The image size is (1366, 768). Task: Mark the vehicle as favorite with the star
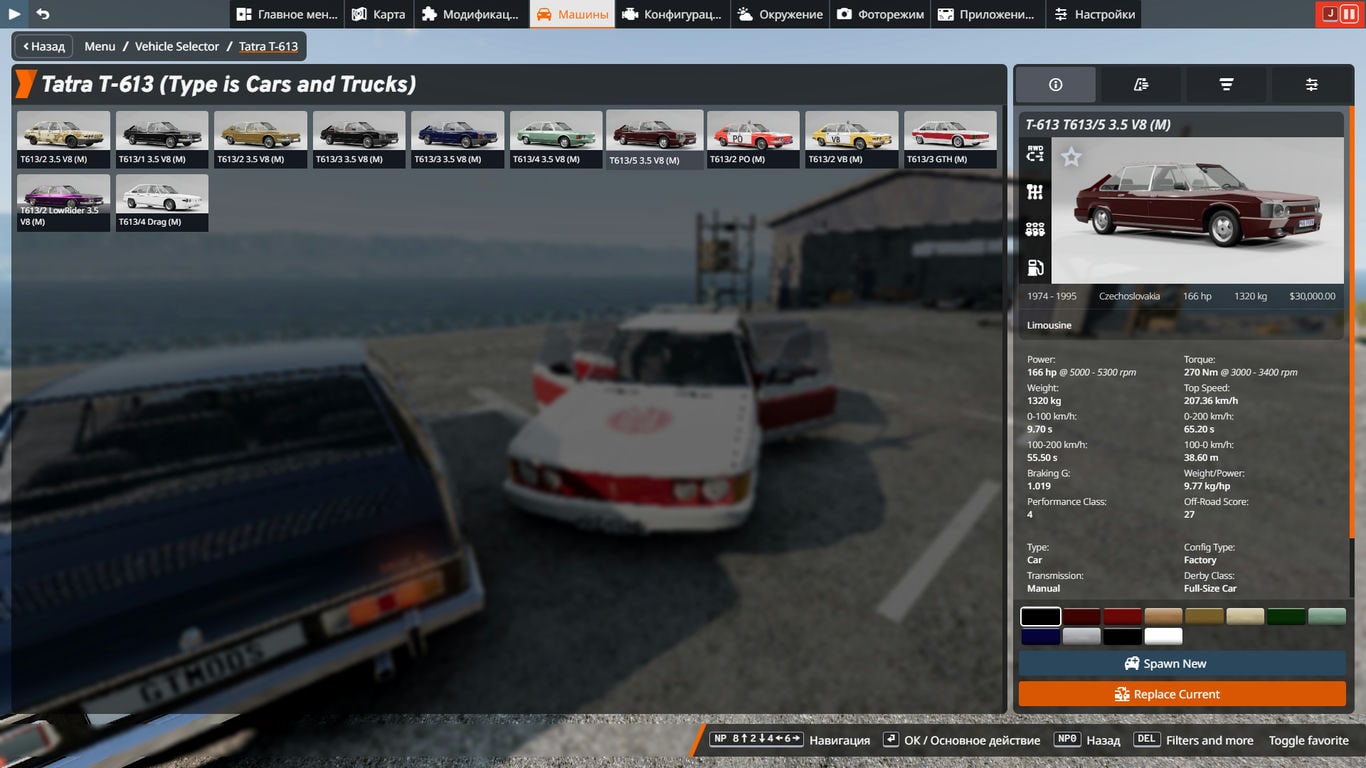(1071, 157)
